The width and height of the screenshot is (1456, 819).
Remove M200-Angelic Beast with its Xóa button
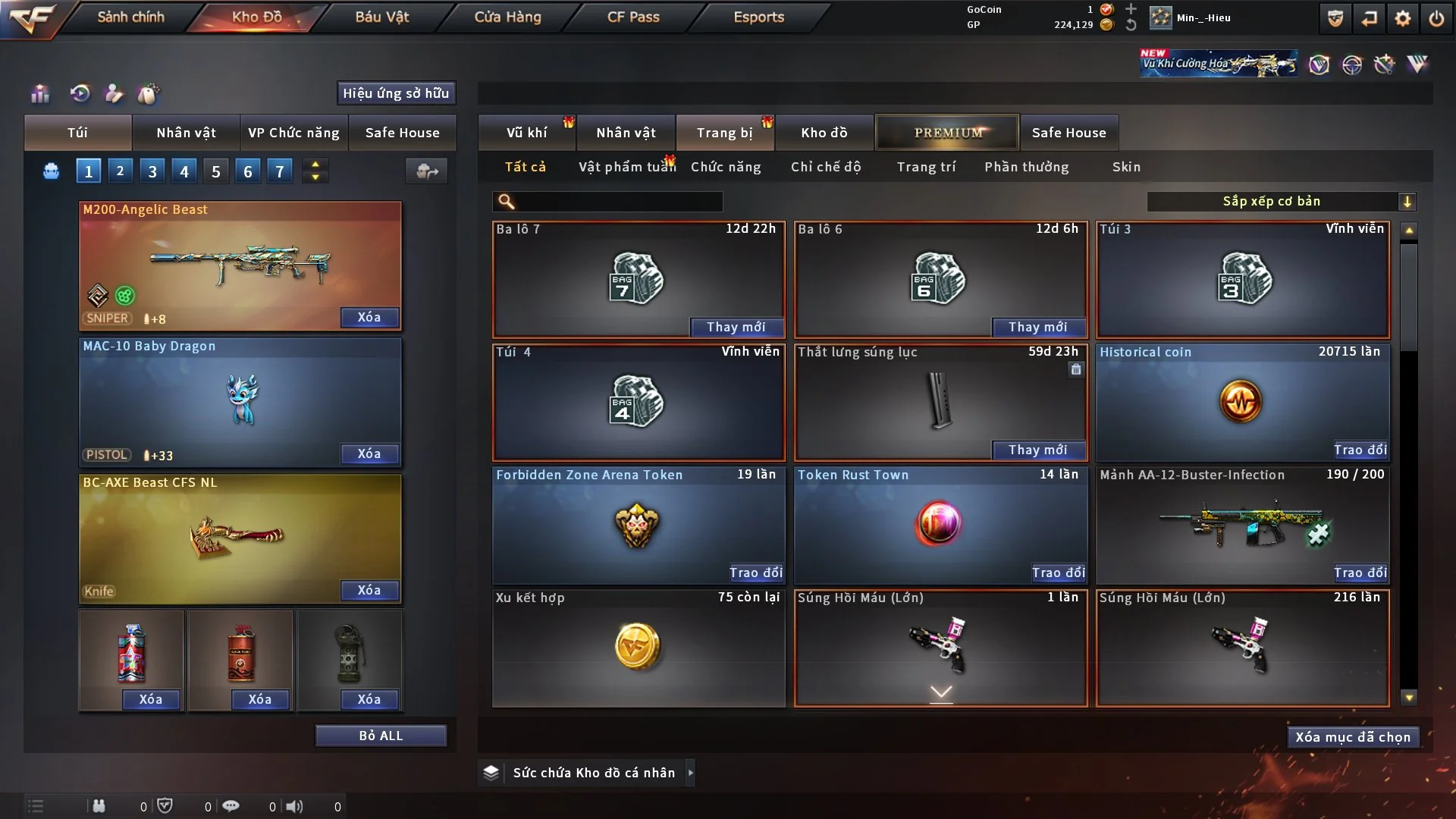tap(369, 317)
